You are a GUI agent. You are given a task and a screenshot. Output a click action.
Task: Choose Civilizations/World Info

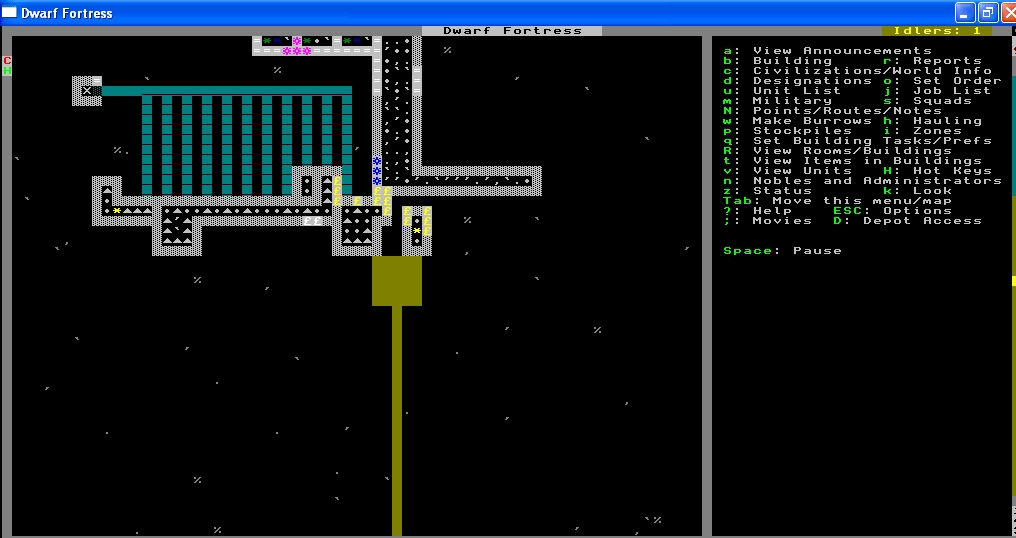872,71
